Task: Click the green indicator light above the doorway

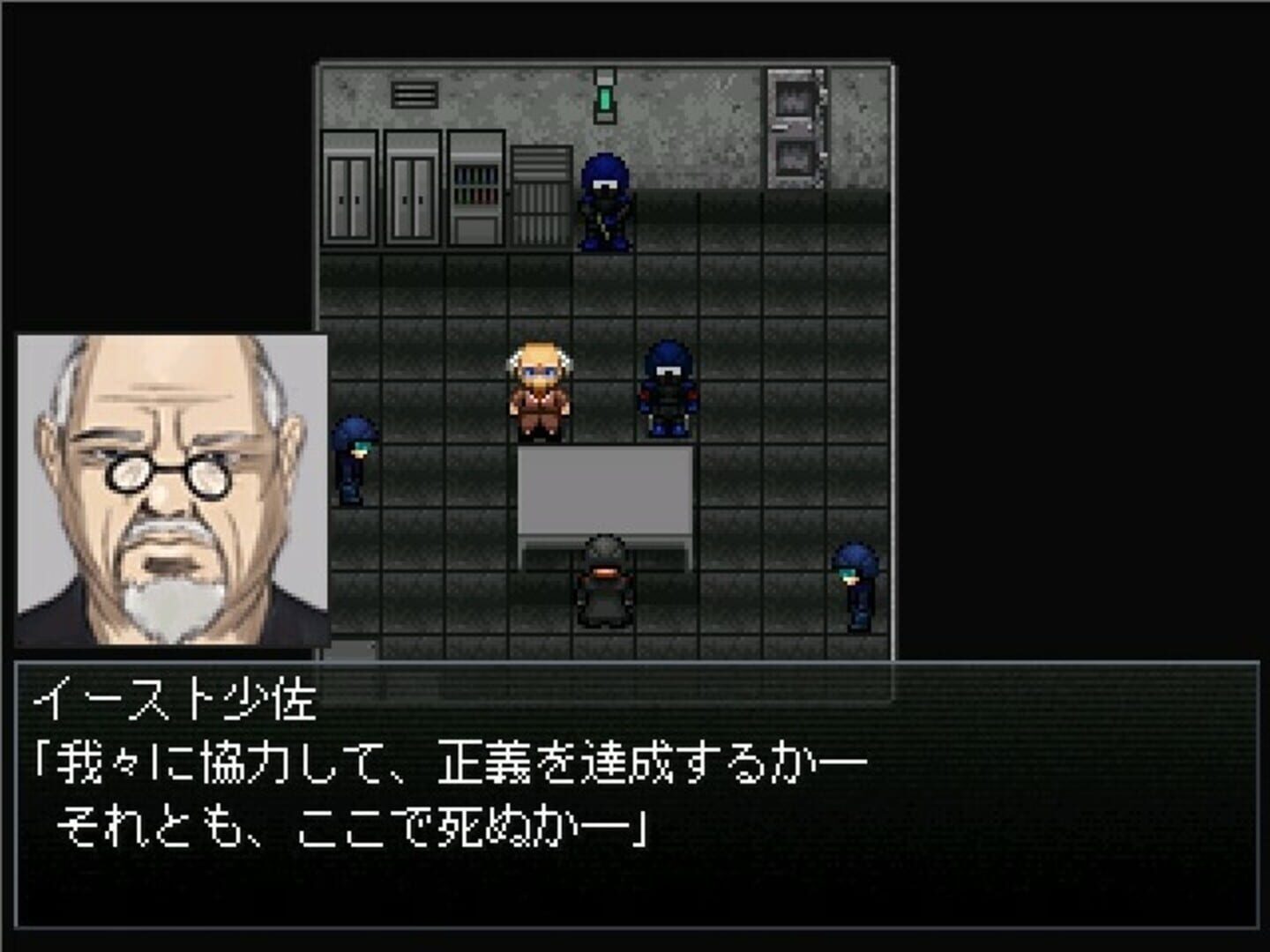Action: 604,99
